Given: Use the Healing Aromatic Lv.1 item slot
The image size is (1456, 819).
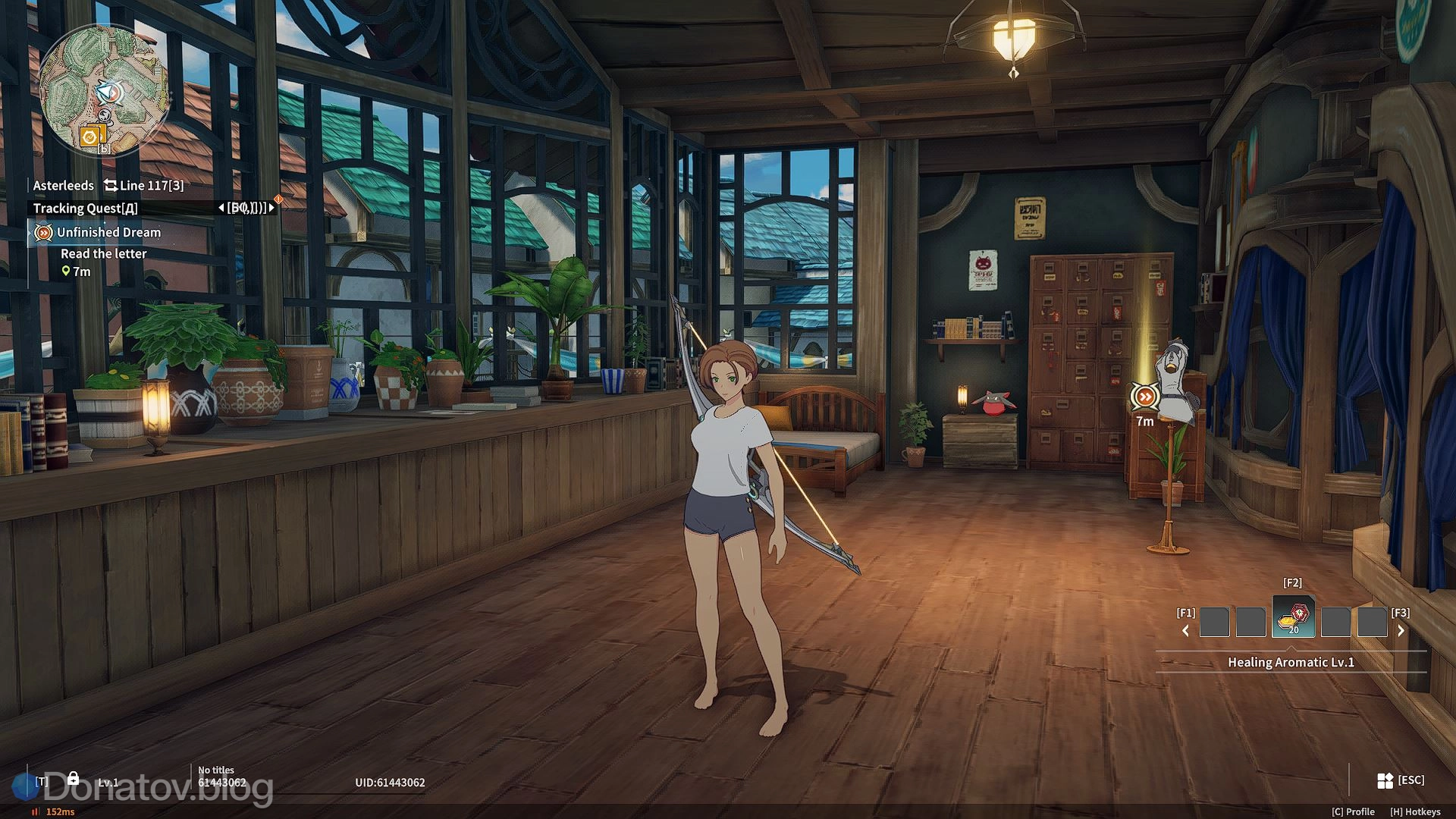Looking at the screenshot, I should pyautogui.click(x=1293, y=617).
